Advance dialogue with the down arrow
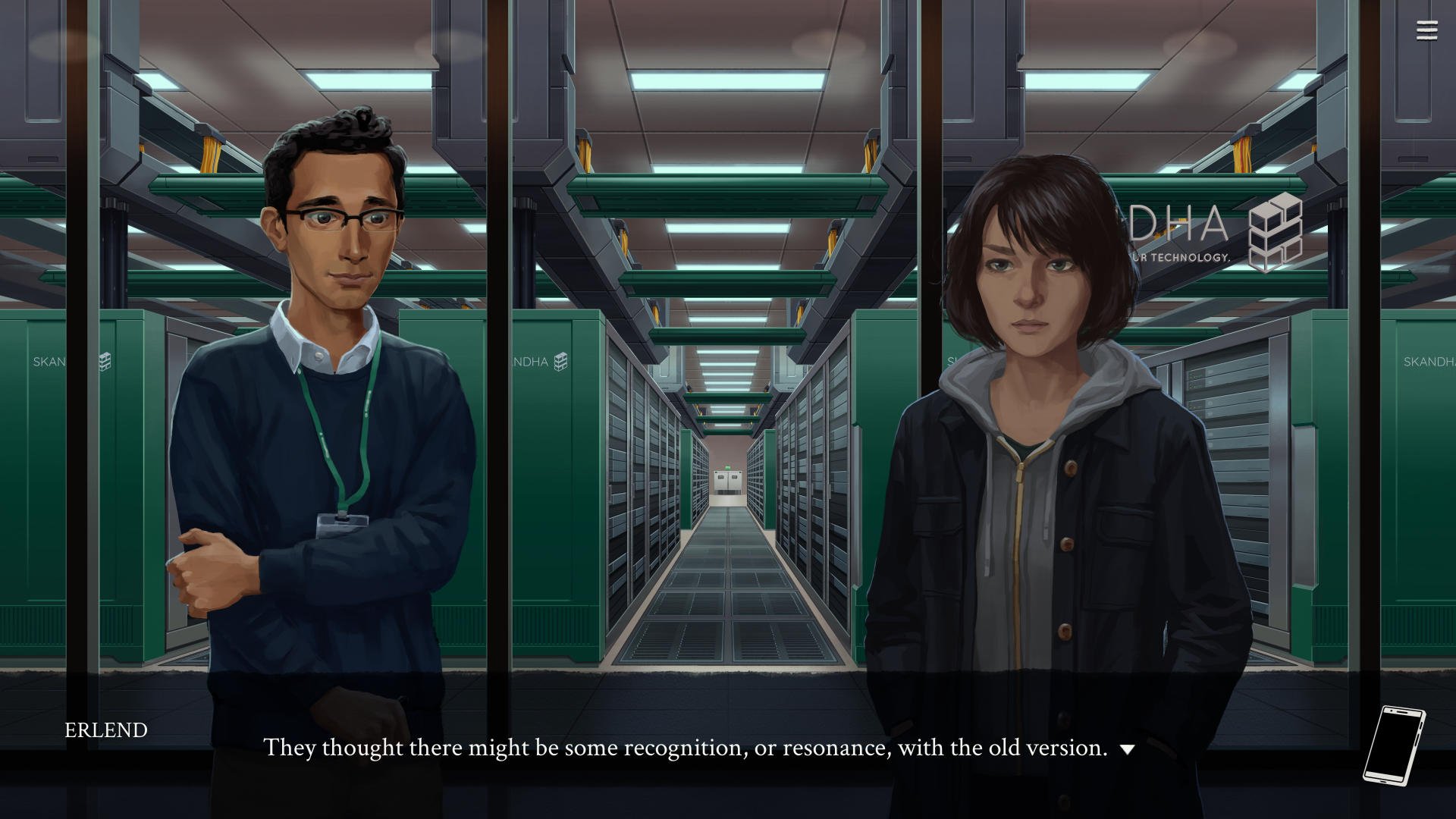Image resolution: width=1456 pixels, height=819 pixels. tap(1128, 750)
